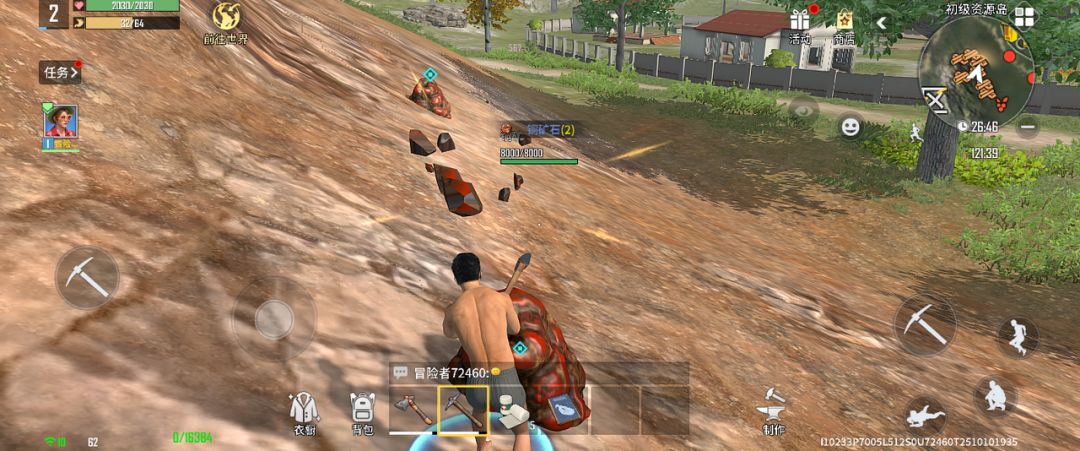Select the highlighted pickaxe hotbar slot
Image resolution: width=1080 pixels, height=451 pixels.
pos(462,409)
